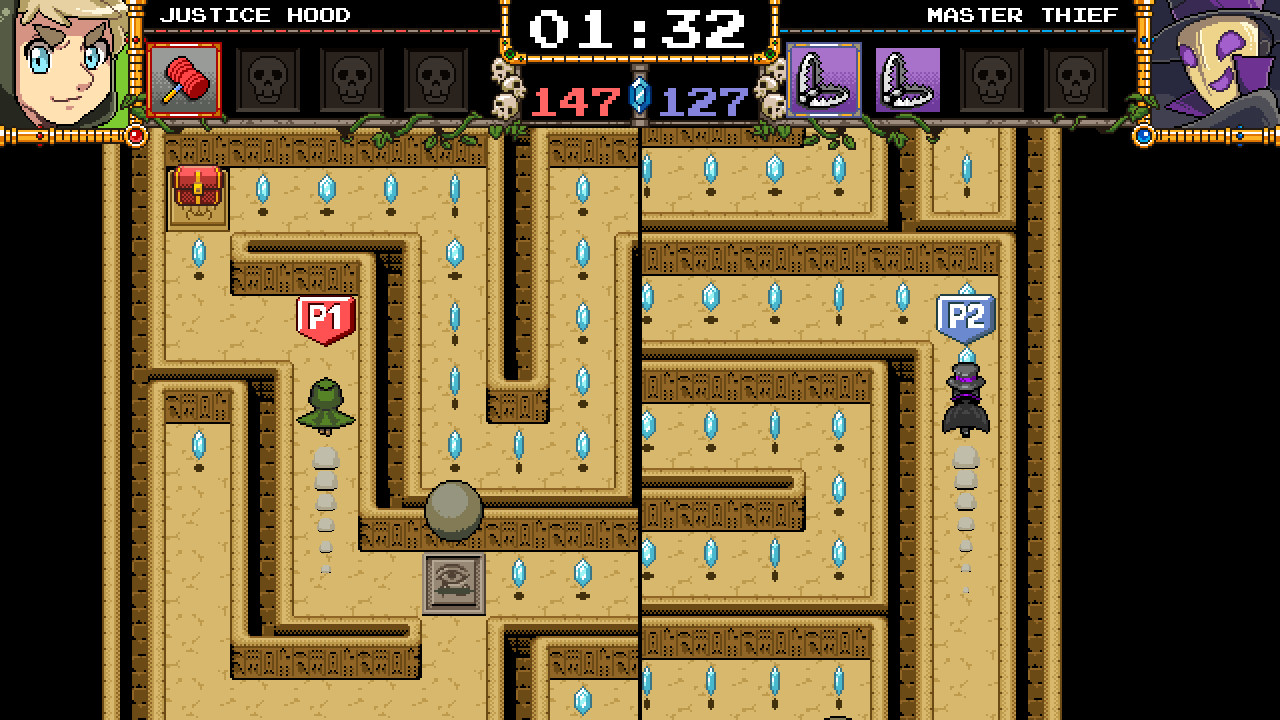1280x720 pixels.
Task: Click the 01:32 match timer display
Action: coord(640,30)
